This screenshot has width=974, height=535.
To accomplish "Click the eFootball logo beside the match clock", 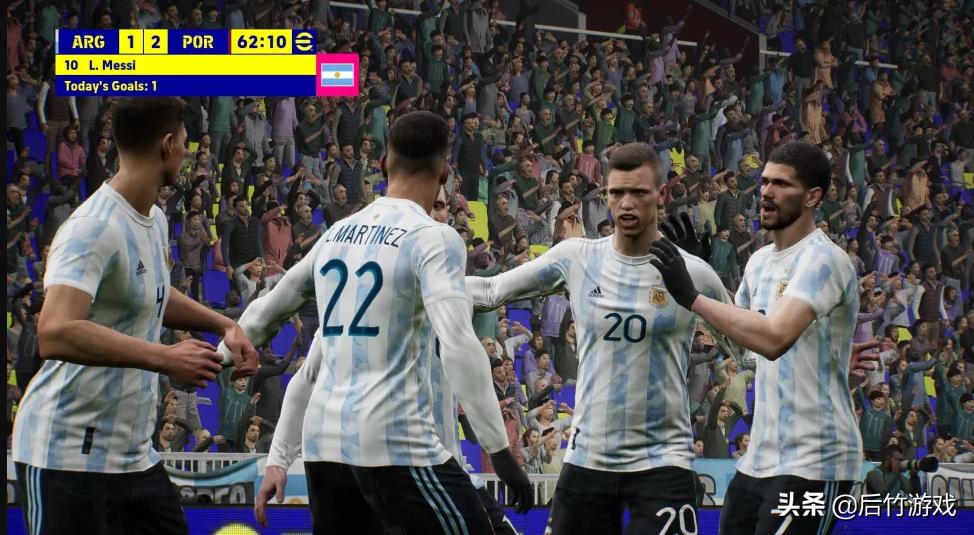I will (x=304, y=41).
